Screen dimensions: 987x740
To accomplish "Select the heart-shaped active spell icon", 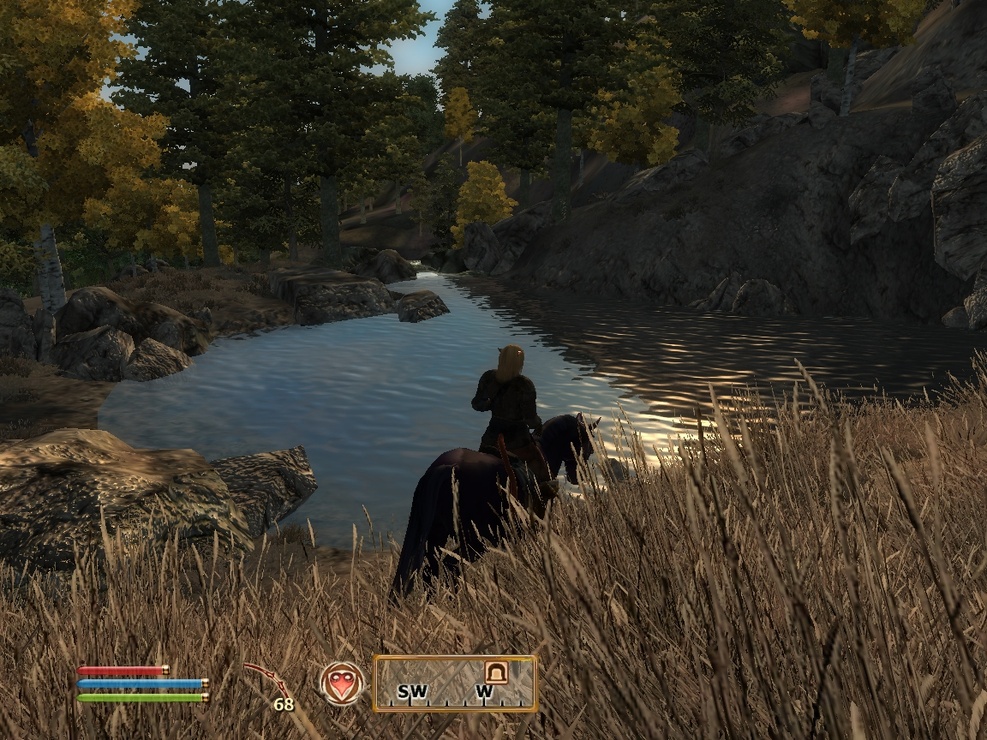I will (342, 684).
